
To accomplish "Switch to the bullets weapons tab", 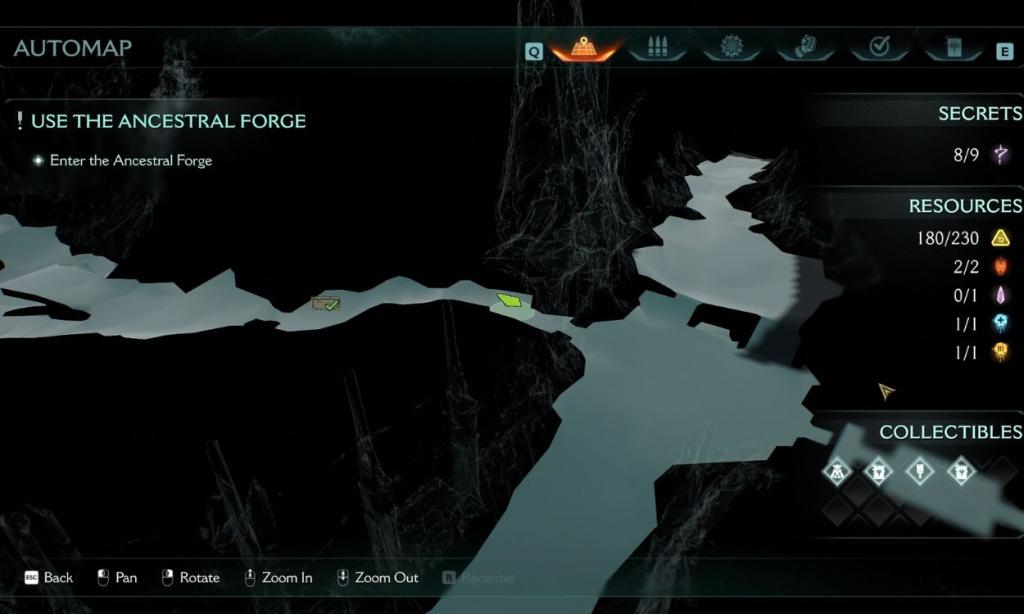I will pos(657,47).
